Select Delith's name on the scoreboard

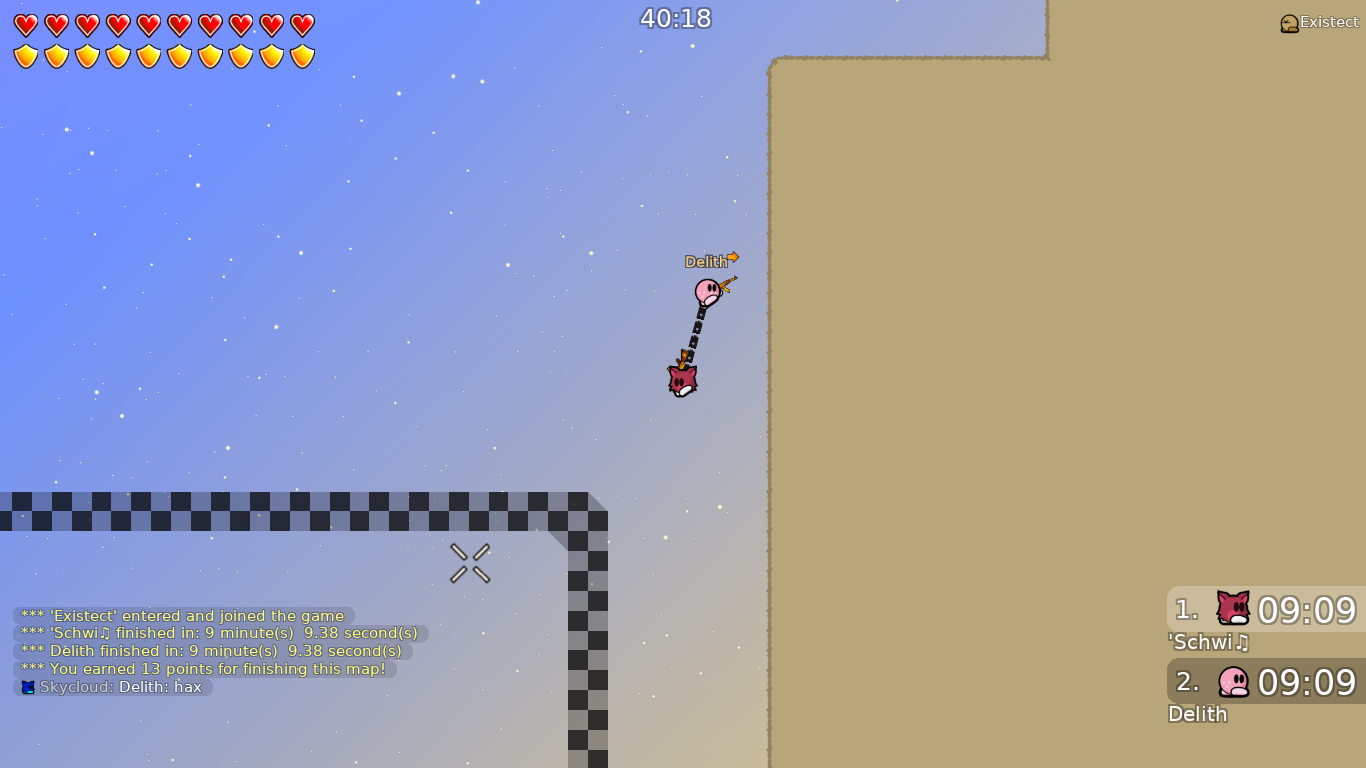(x=1197, y=714)
